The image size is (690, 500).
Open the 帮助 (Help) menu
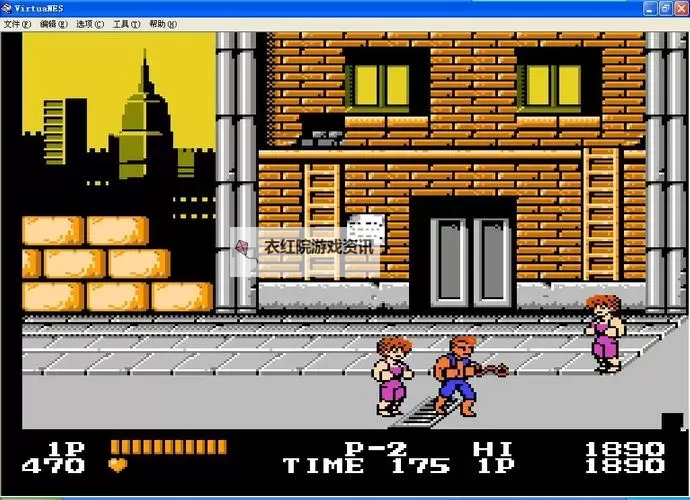[x=161, y=24]
